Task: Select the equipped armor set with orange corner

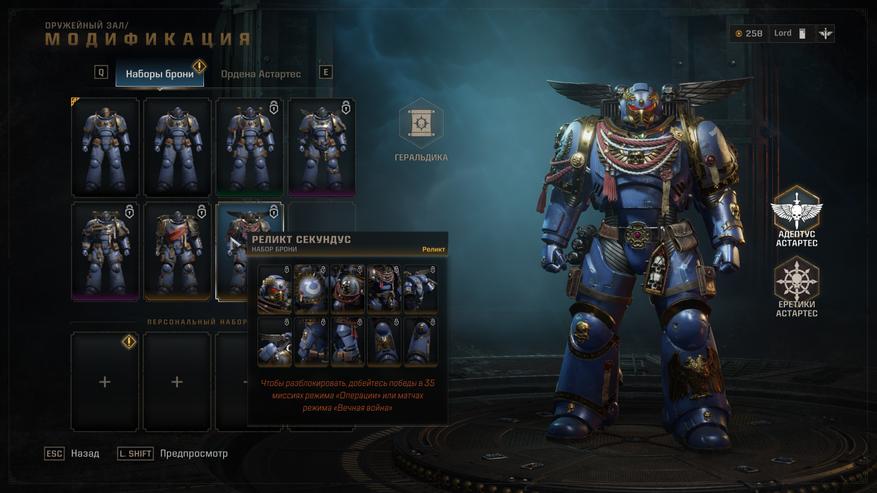Action: [105, 146]
